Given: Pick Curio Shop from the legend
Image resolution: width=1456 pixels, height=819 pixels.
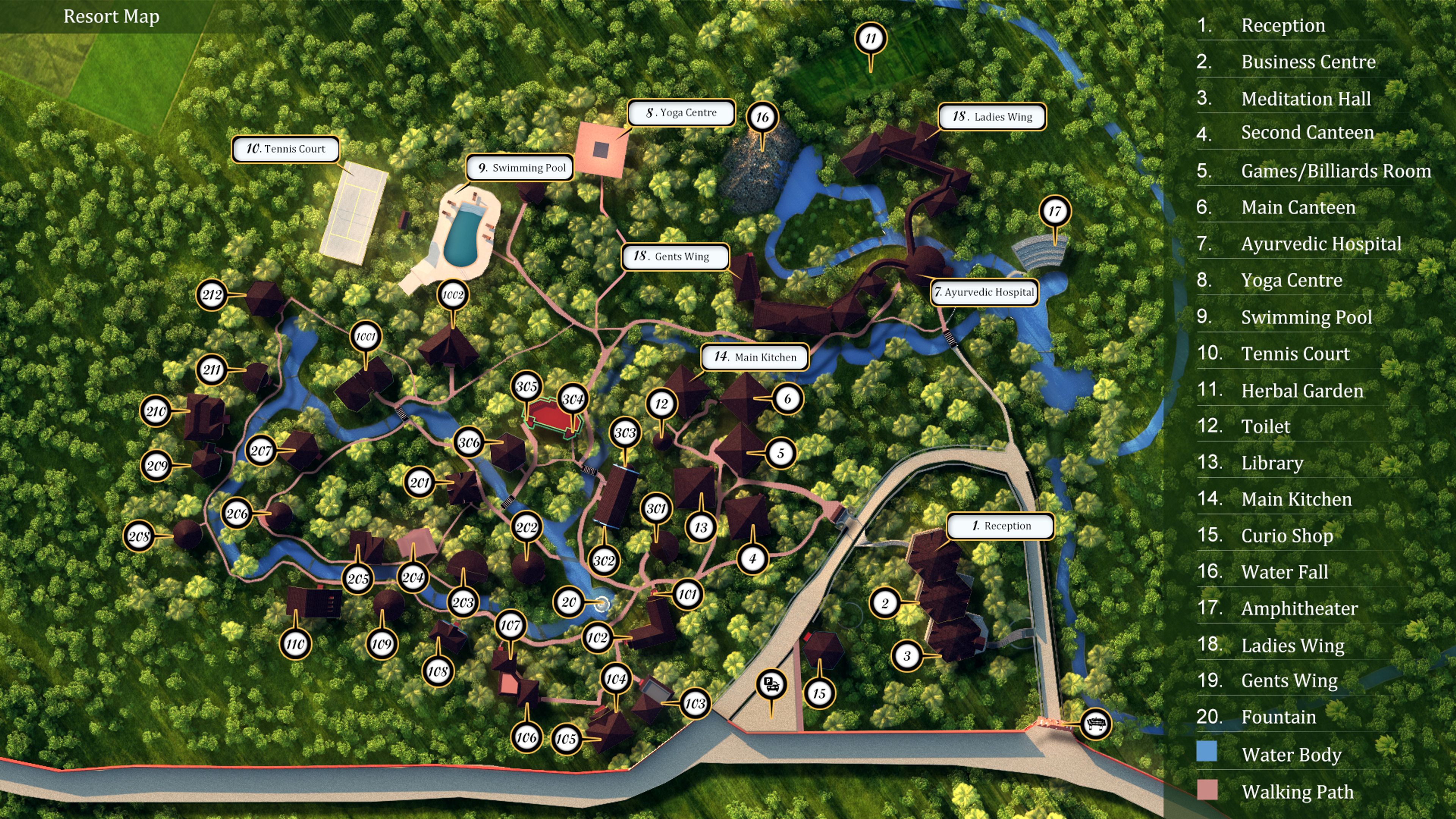Looking at the screenshot, I should 1287,535.
